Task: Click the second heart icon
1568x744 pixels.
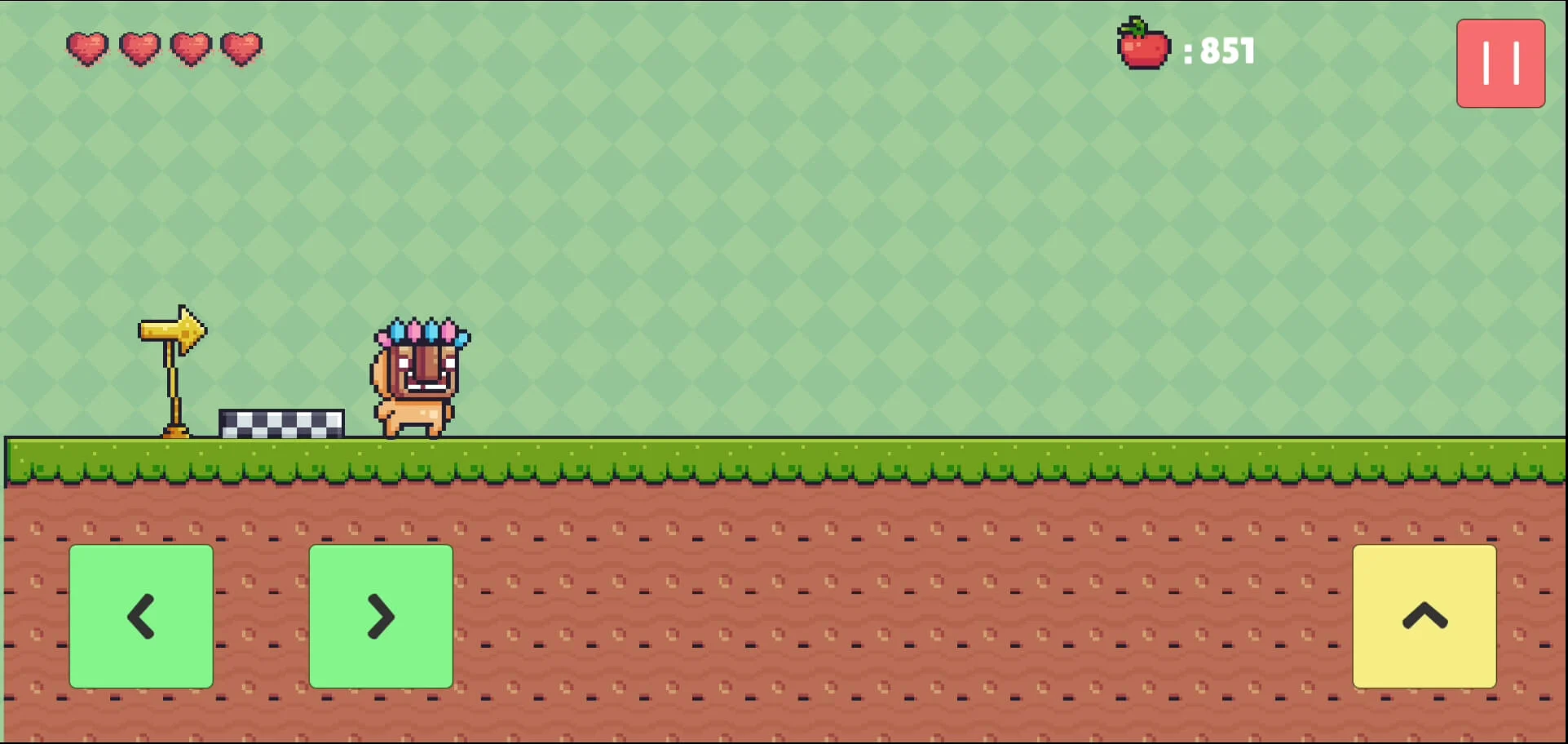Action: pyautogui.click(x=140, y=49)
